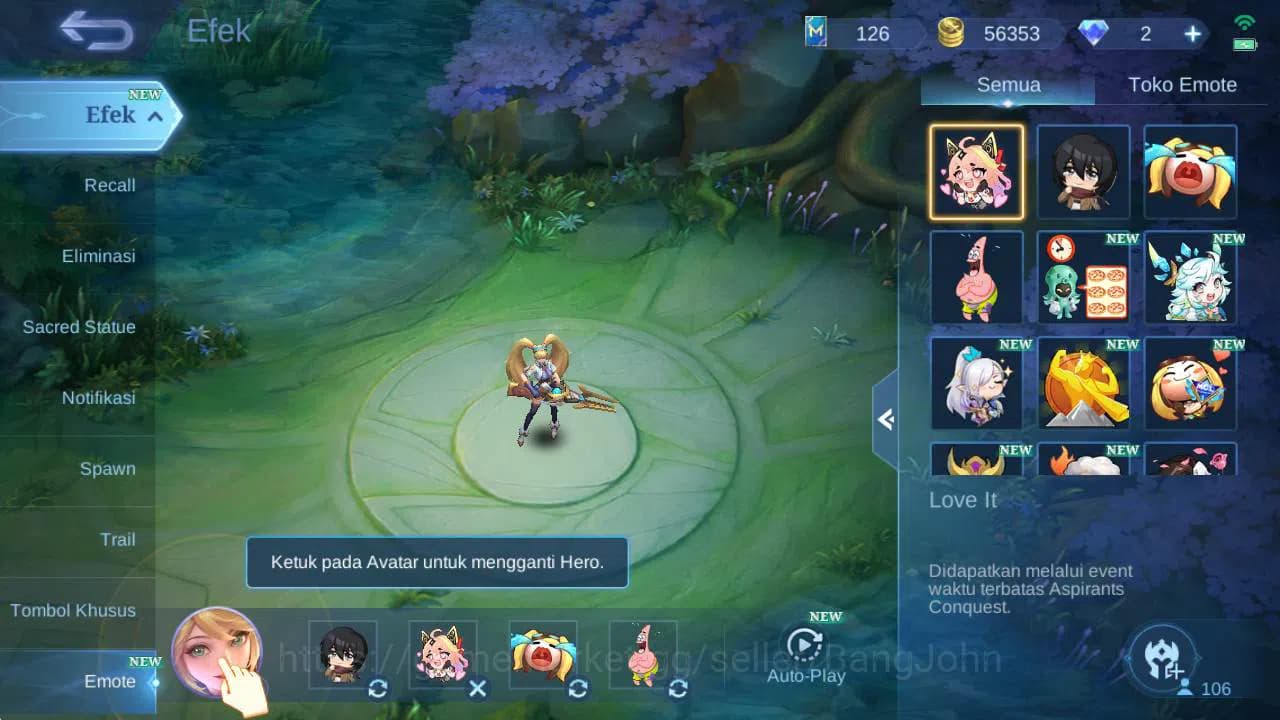Select the crying pig emote
The width and height of the screenshot is (1280, 720).
tap(1190, 171)
